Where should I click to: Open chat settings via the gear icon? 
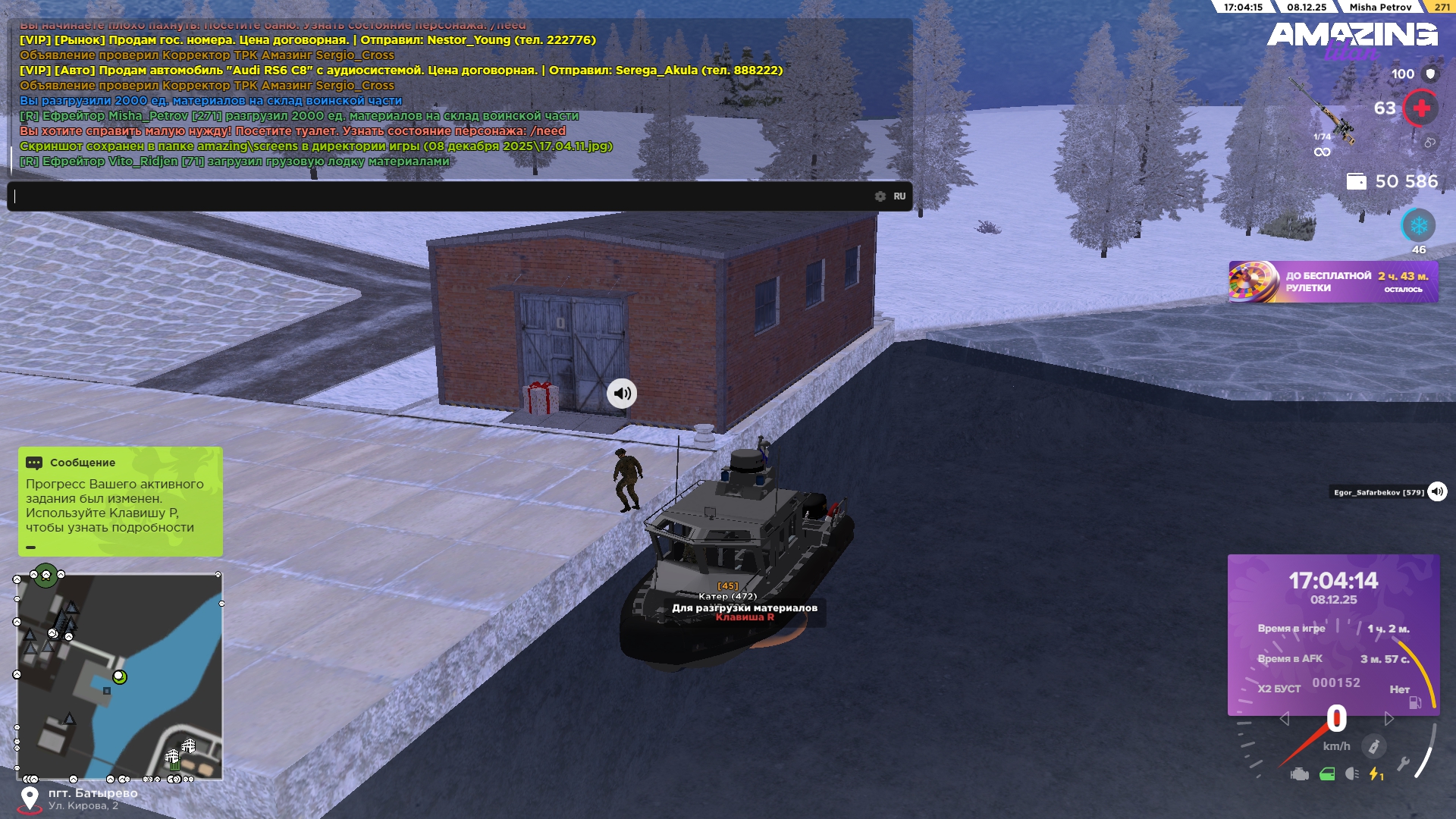coord(880,196)
